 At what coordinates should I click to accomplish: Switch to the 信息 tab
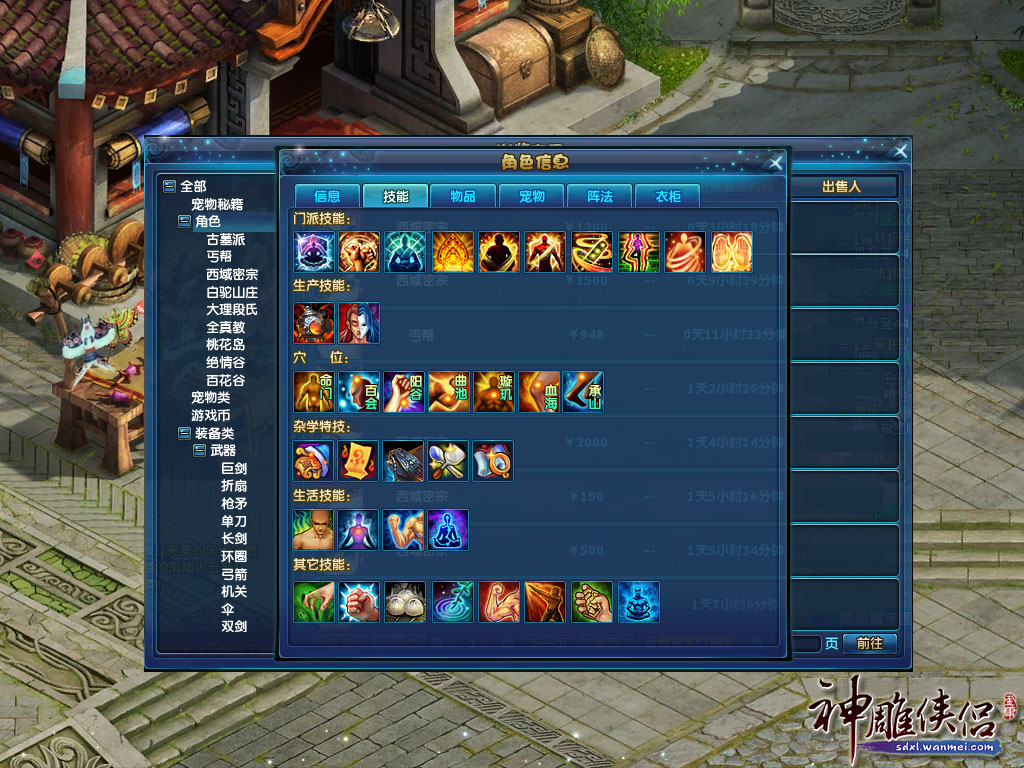click(326, 196)
